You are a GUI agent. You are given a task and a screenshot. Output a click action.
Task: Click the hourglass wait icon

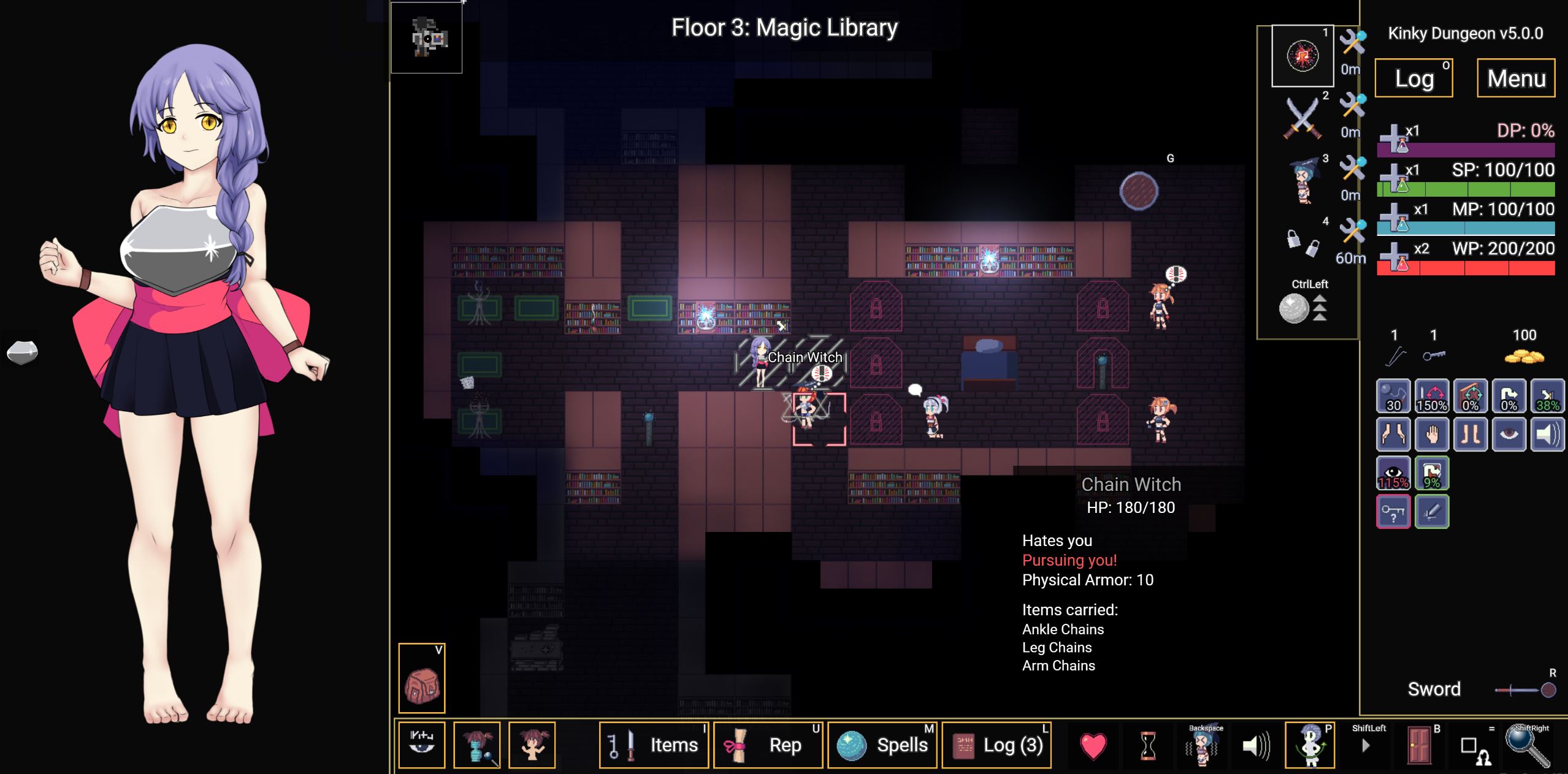[x=1148, y=745]
